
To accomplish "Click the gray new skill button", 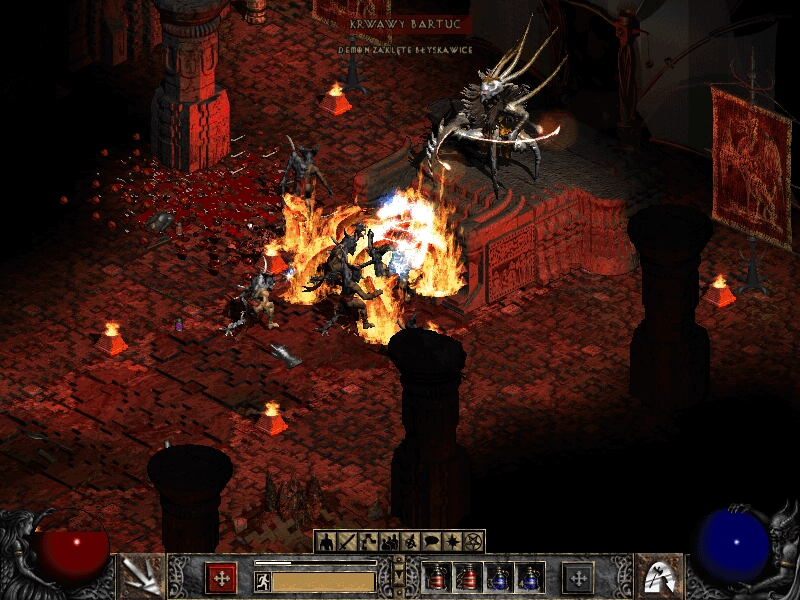I will pyautogui.click(x=578, y=578).
